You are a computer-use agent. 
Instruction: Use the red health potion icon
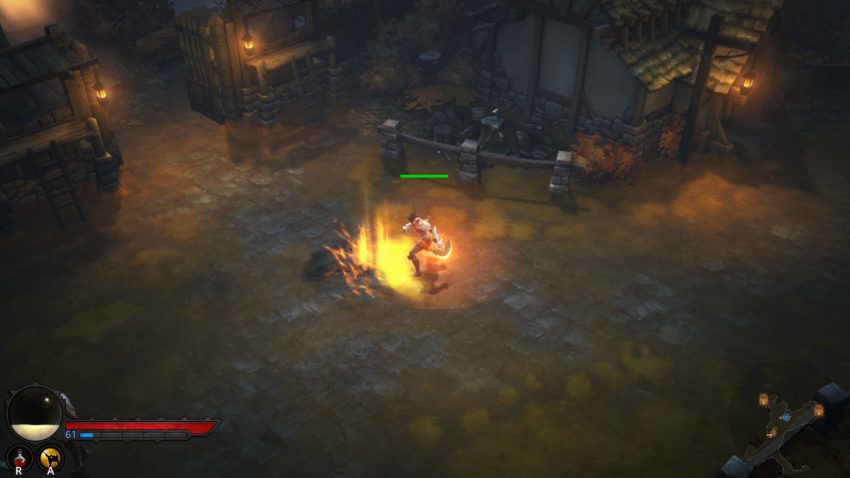20,458
